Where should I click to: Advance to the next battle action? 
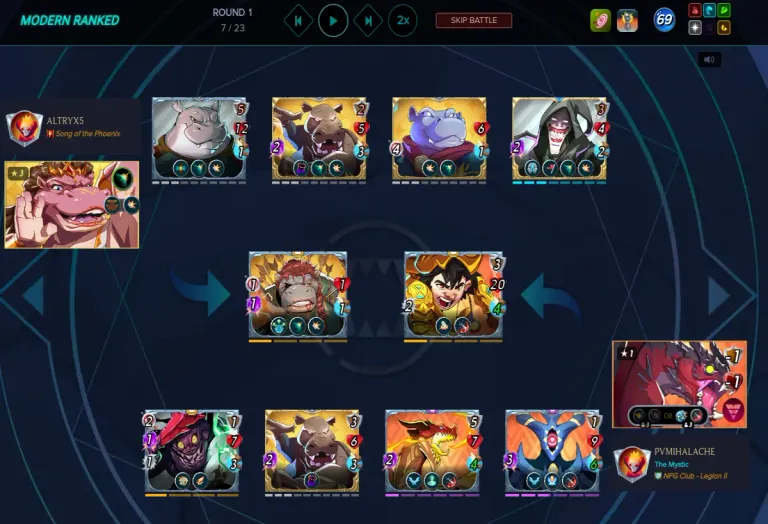368,20
